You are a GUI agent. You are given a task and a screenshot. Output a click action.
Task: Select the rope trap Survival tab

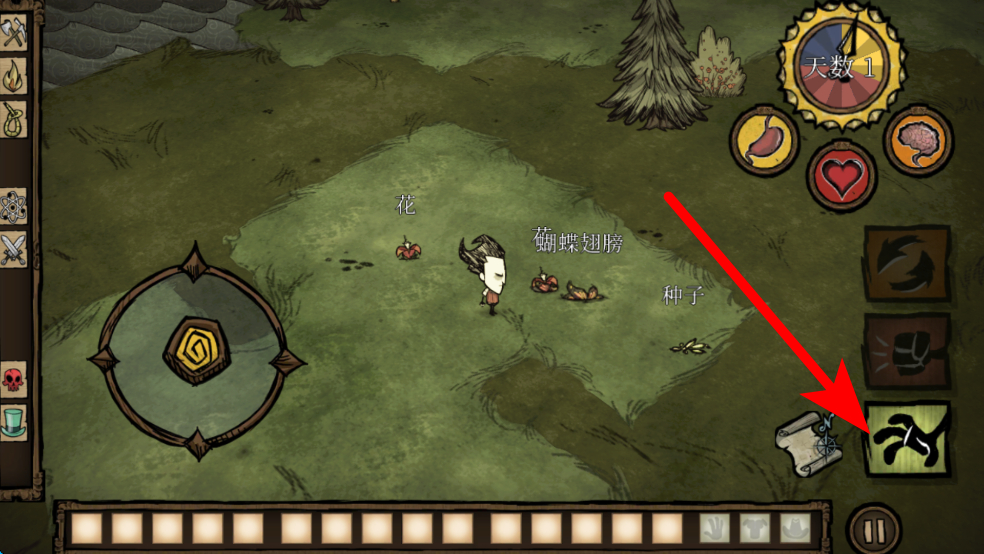[x=14, y=118]
